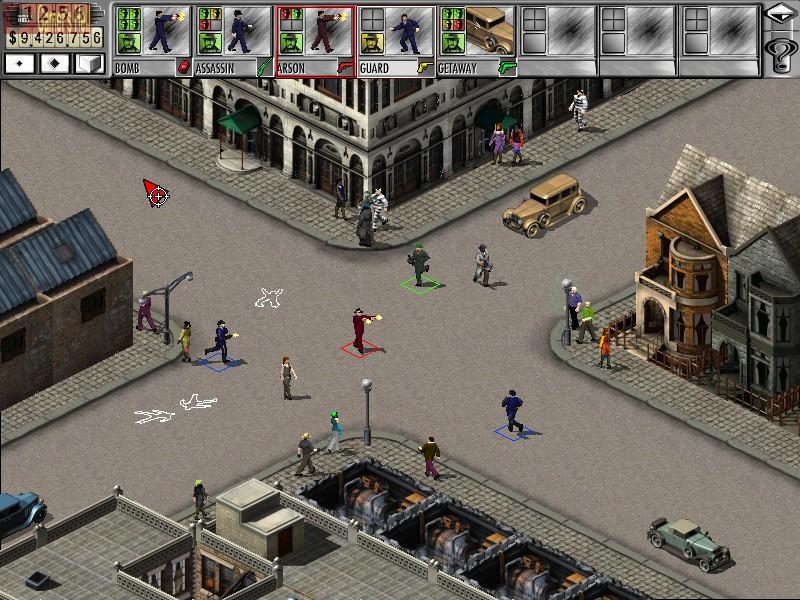Viewport: 800px width, 600px height.
Task: Click the large diamond view button
Action: [54, 63]
